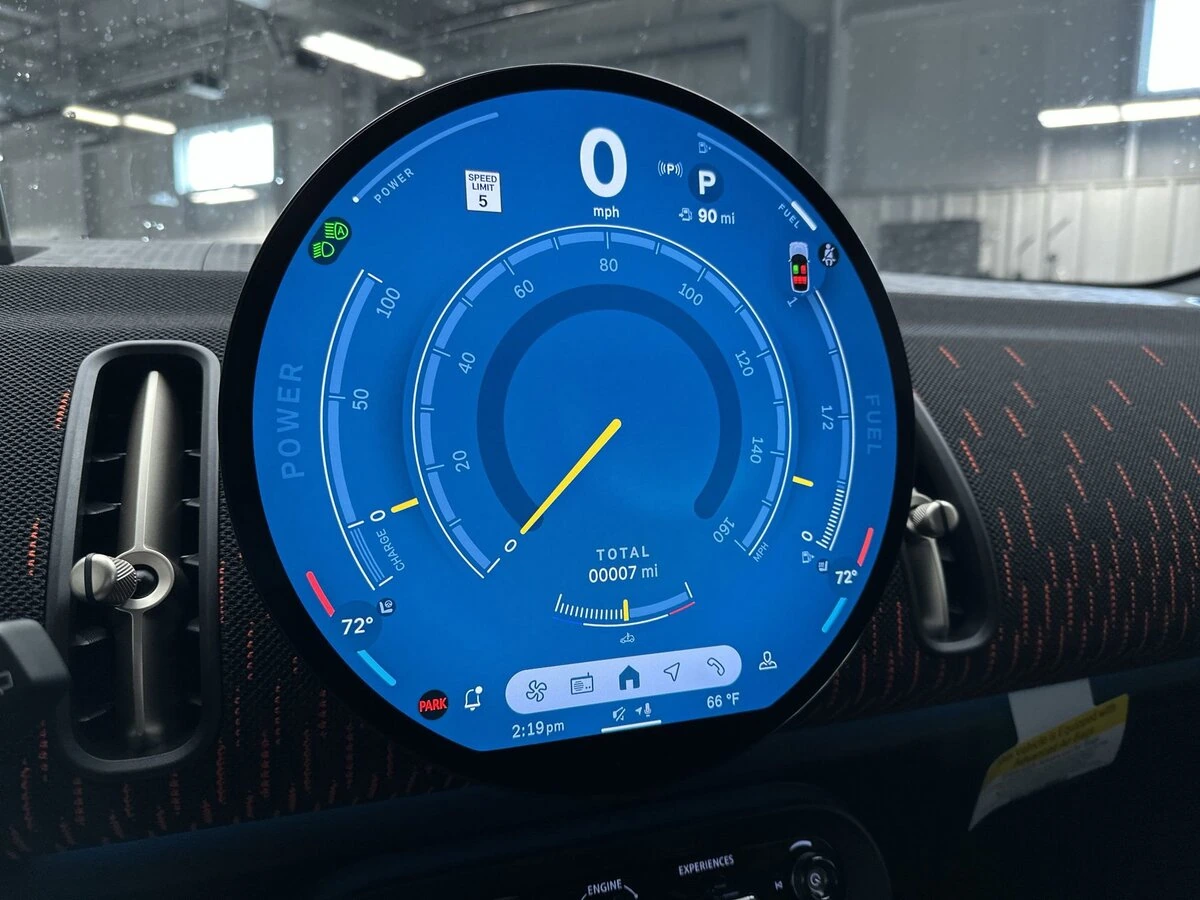Viewport: 1200px width, 900px height.
Task: Tap the P parking gear indicator
Action: coord(707,183)
